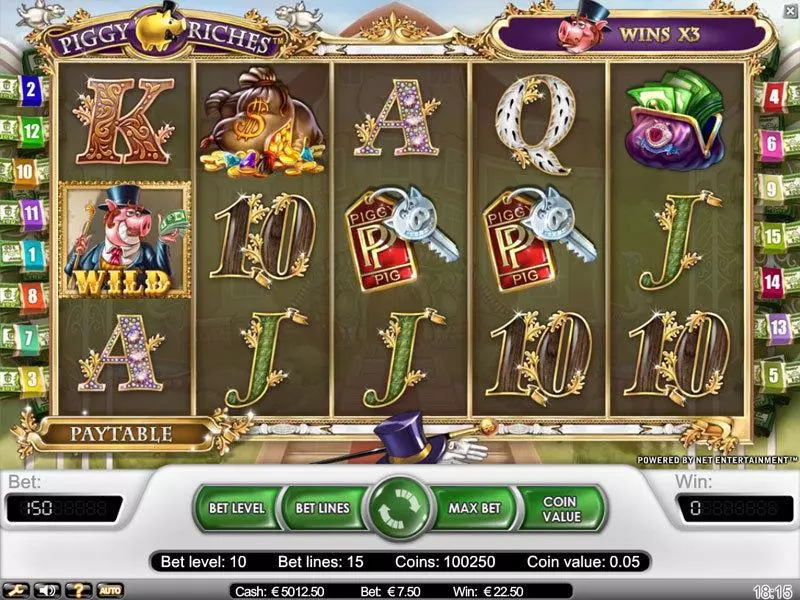The height and width of the screenshot is (600, 800).
Task: Choose payline marker number 15
Action: point(773,236)
